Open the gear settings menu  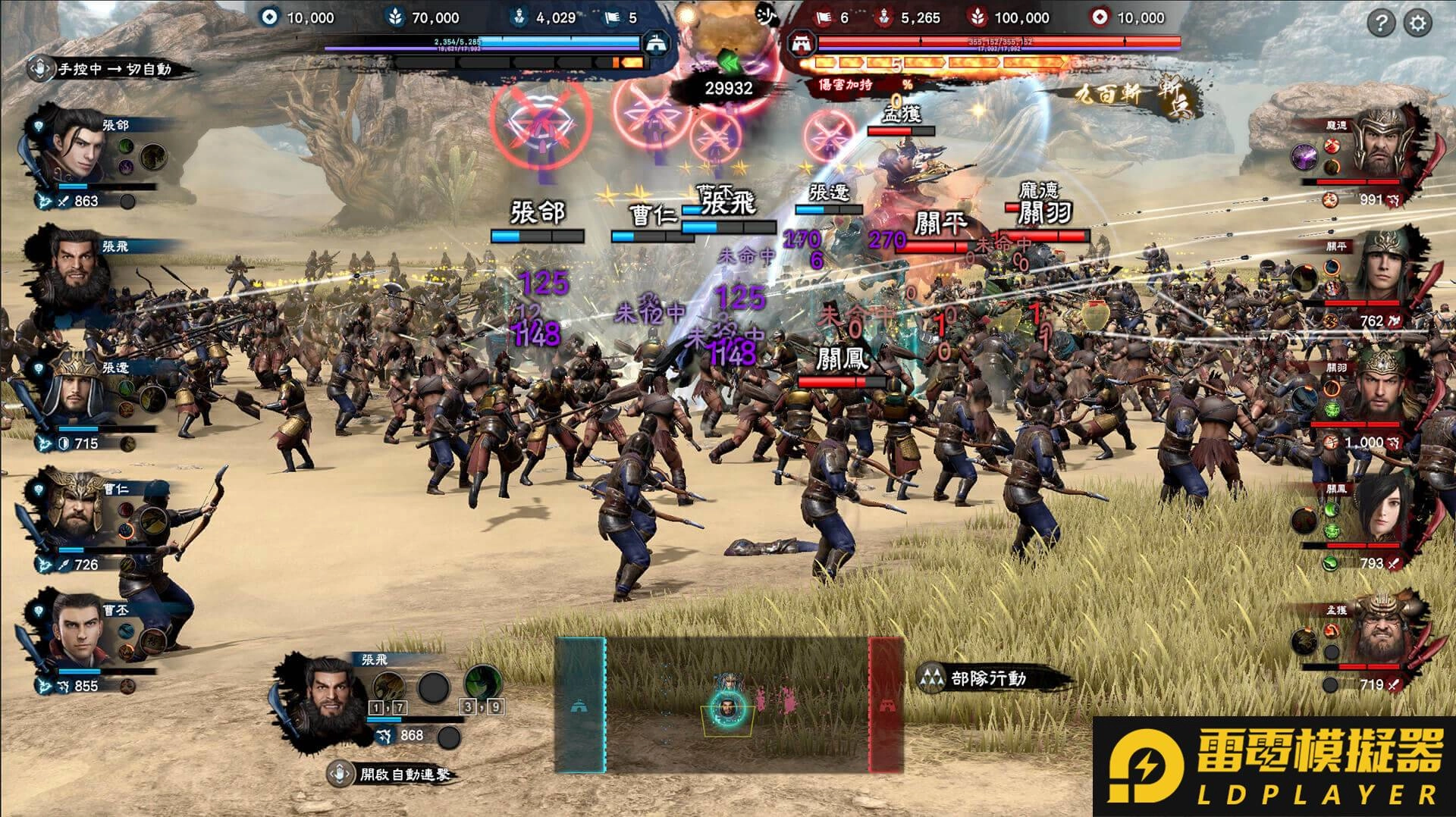tap(1417, 23)
